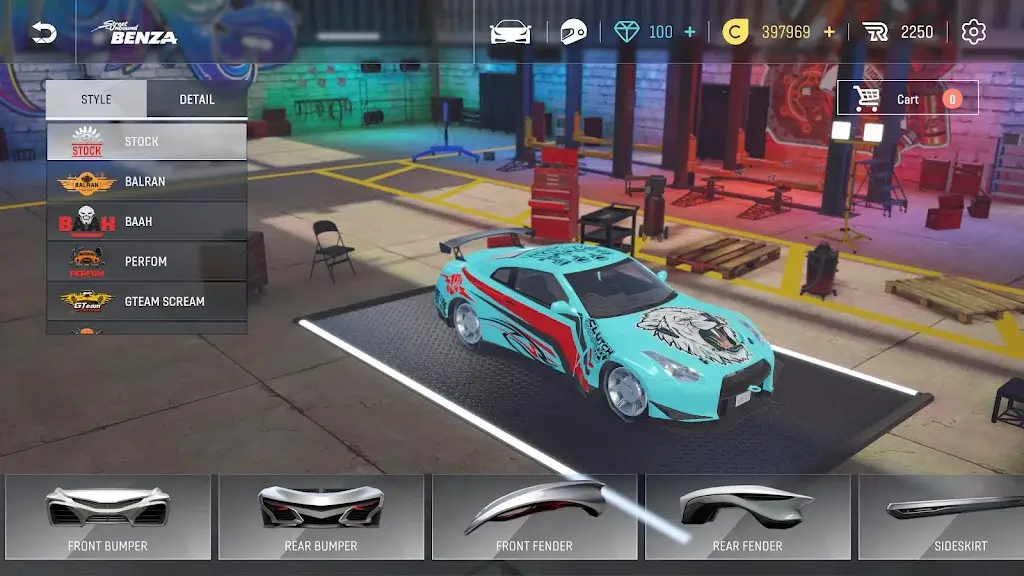Open the shopping Cart
The height and width of the screenshot is (576, 1024).
(x=907, y=98)
